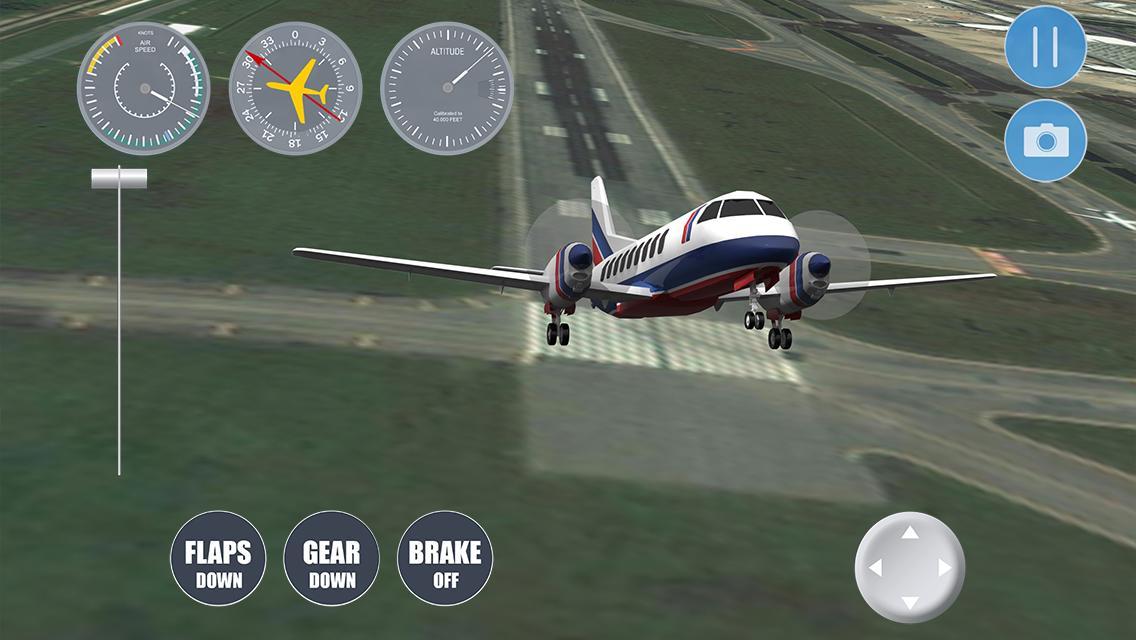
Task: Tap the camera view button
Action: pos(1045,141)
